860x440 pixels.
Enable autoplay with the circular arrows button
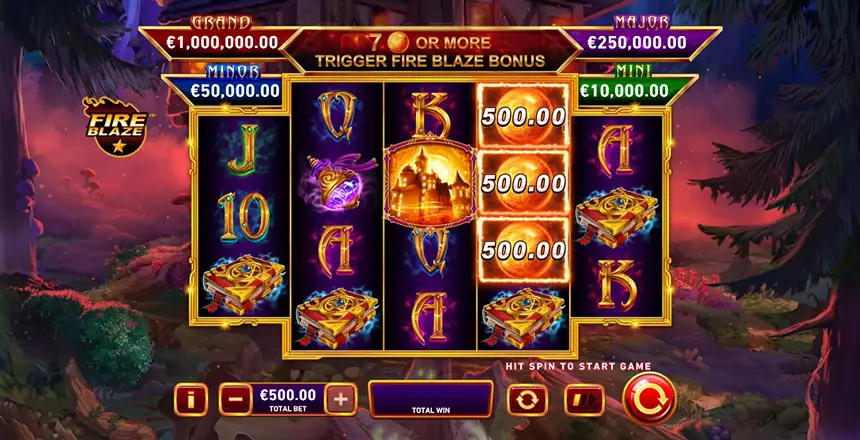click(x=527, y=400)
